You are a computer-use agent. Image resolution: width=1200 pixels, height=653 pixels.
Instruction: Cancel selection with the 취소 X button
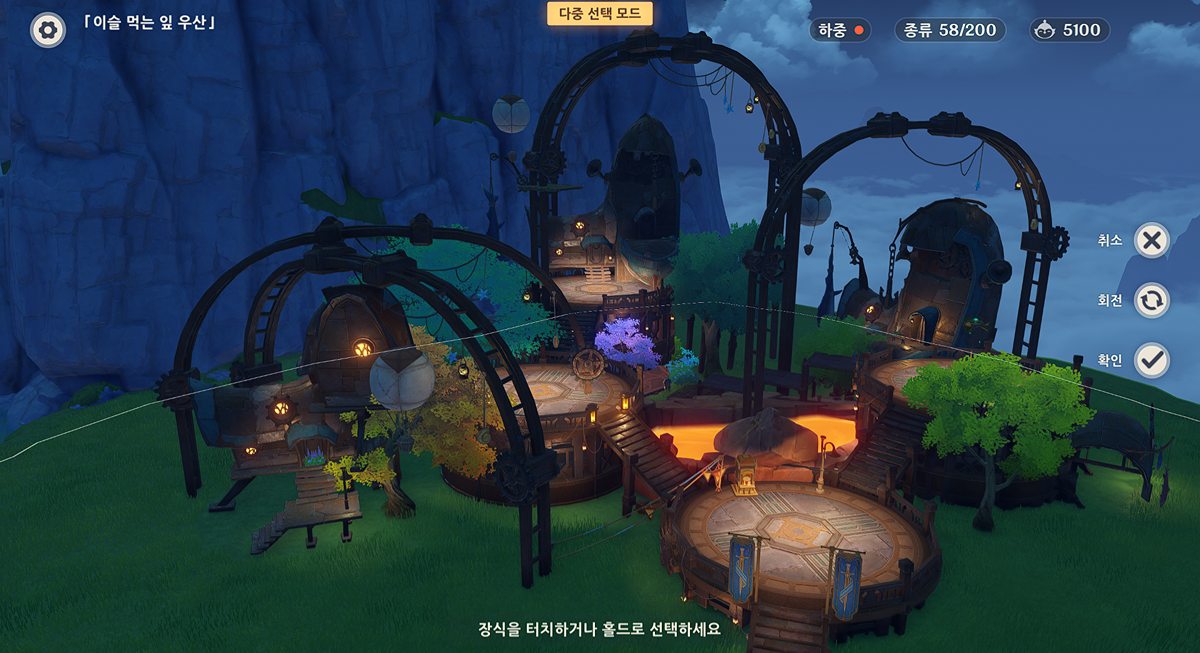click(x=1152, y=240)
